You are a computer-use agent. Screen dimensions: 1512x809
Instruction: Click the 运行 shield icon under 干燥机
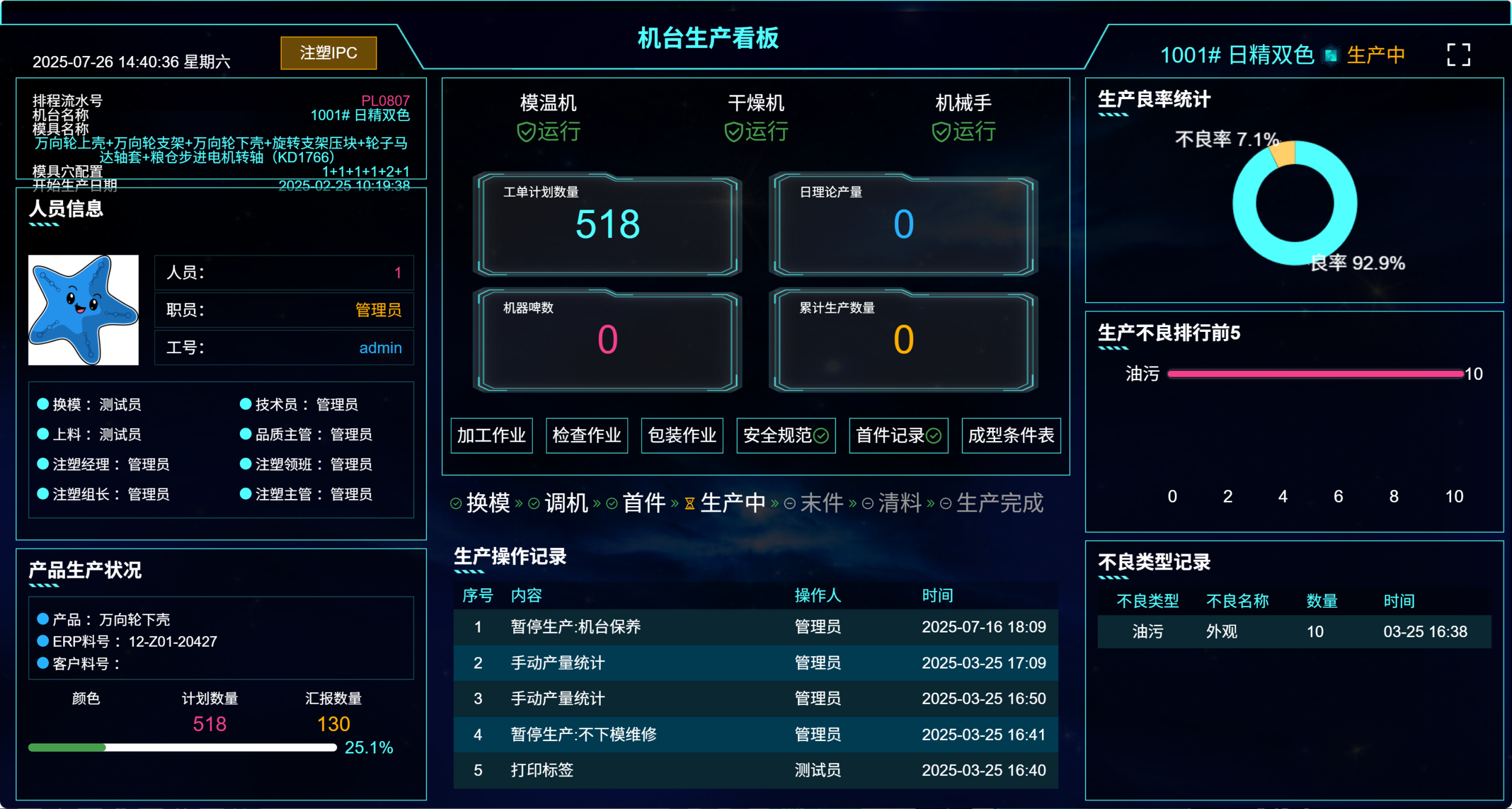pyautogui.click(x=732, y=132)
